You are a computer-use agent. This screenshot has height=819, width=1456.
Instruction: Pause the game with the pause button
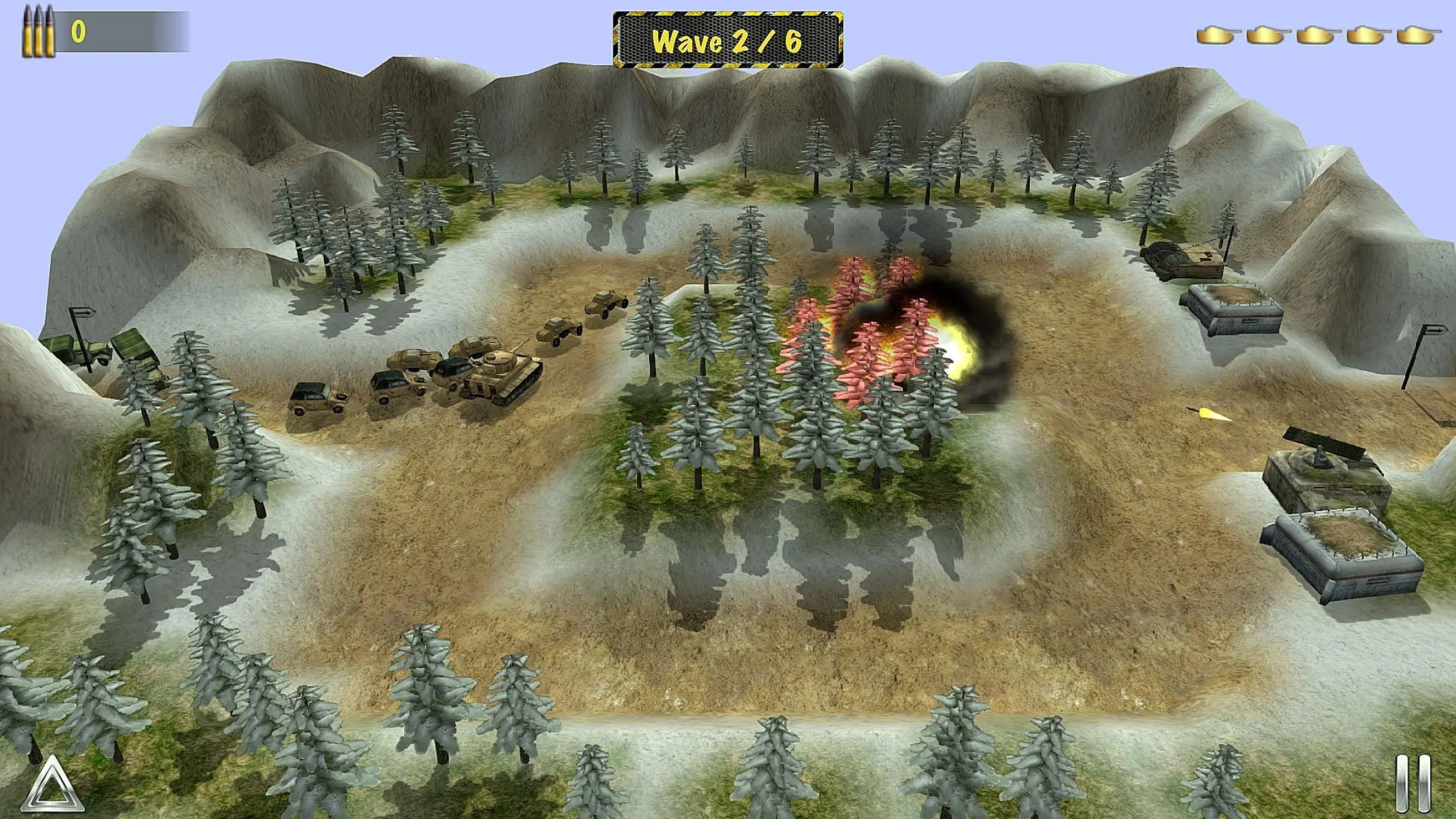click(1412, 783)
